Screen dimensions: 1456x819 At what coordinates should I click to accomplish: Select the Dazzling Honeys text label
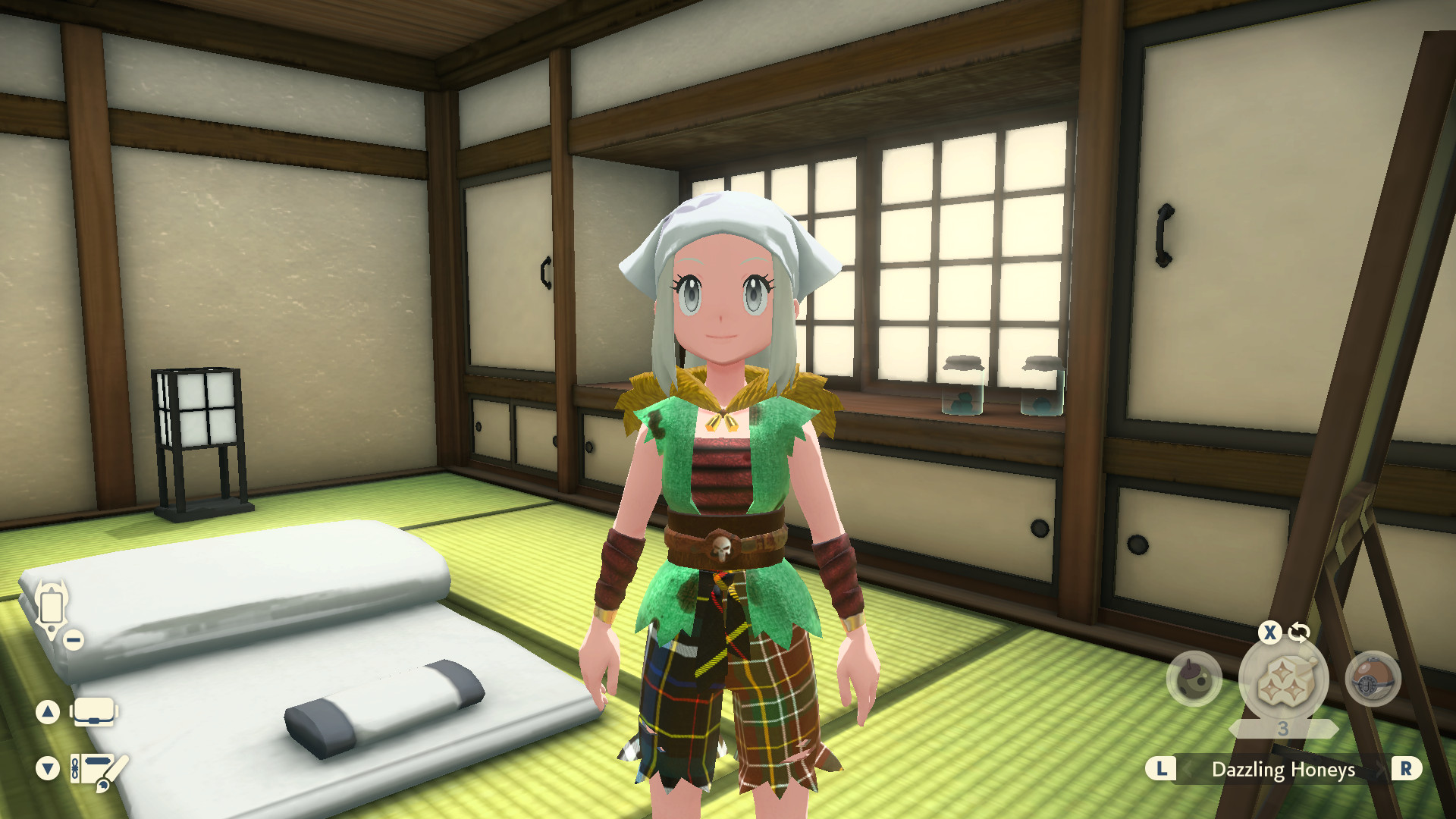[1285, 768]
